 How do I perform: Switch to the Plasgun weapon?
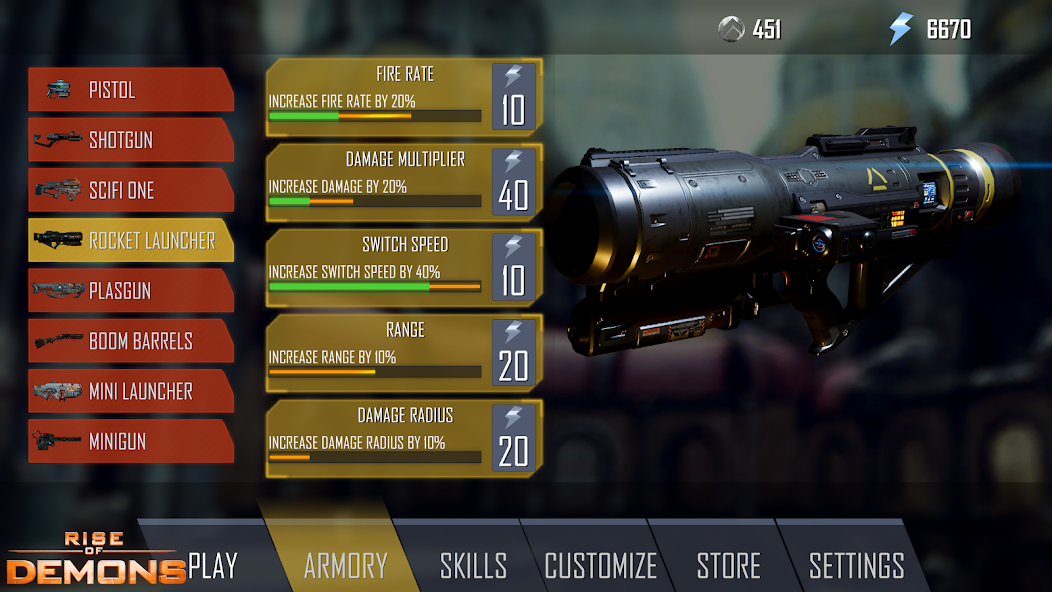coord(130,291)
